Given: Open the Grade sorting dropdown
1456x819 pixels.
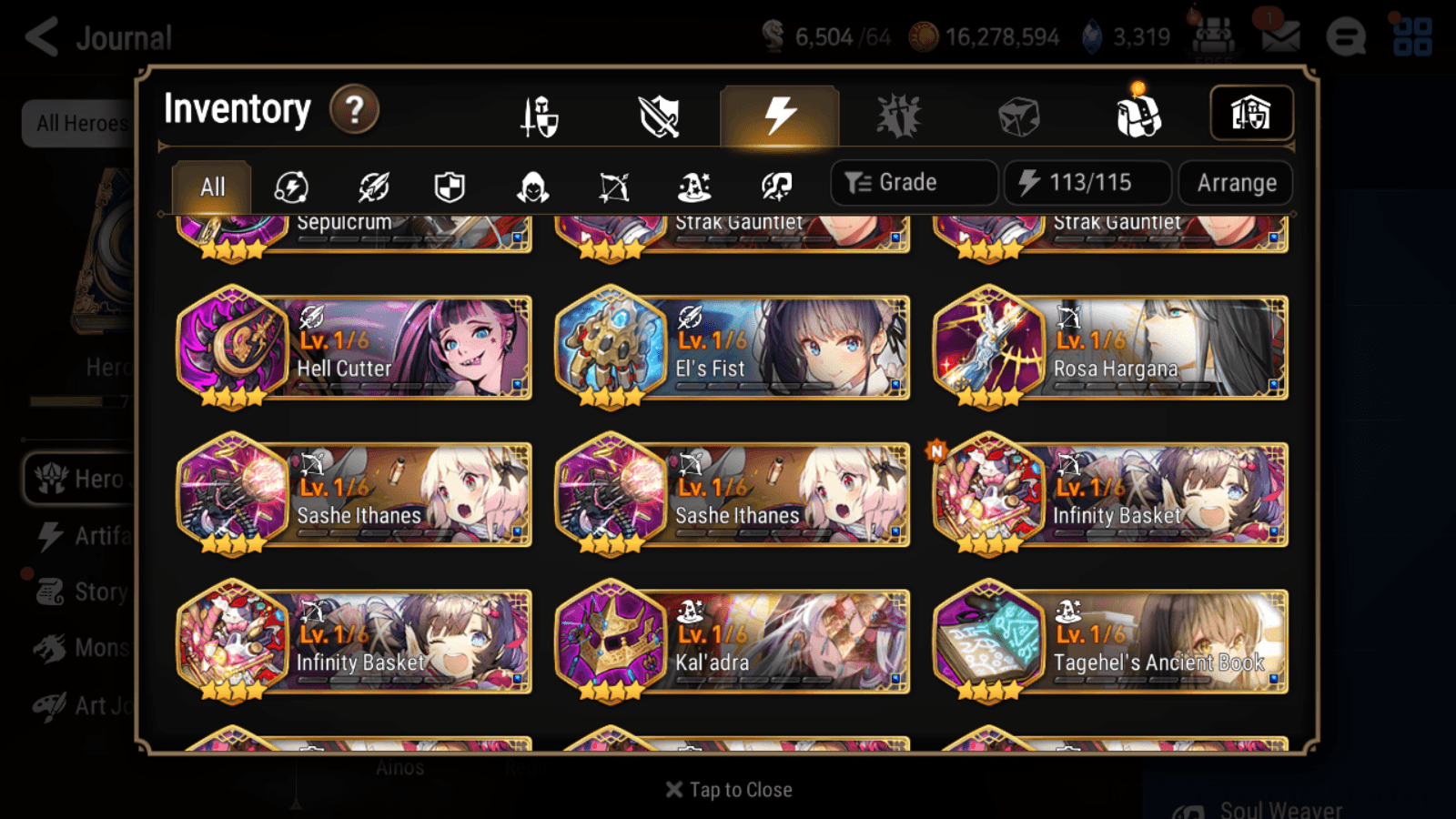Looking at the screenshot, I should (913, 182).
